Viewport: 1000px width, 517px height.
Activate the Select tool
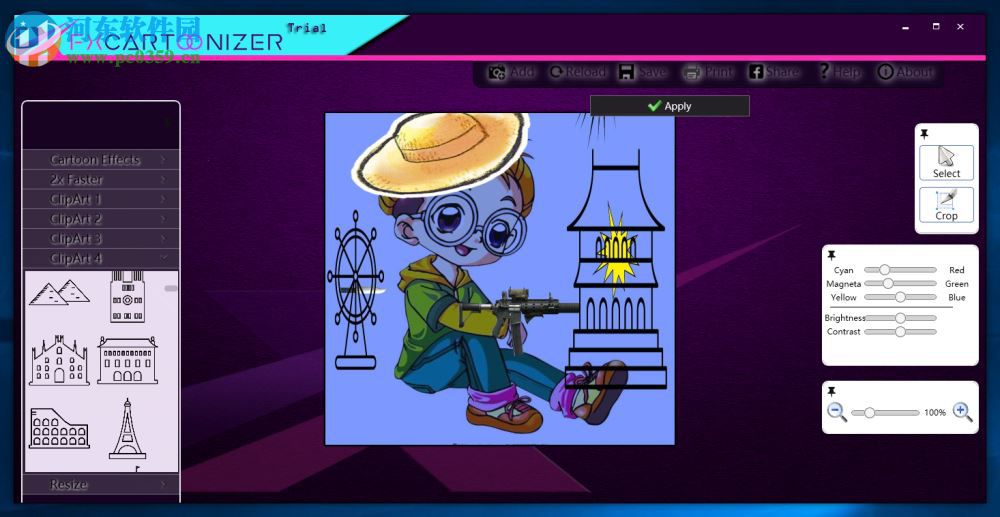click(x=946, y=162)
